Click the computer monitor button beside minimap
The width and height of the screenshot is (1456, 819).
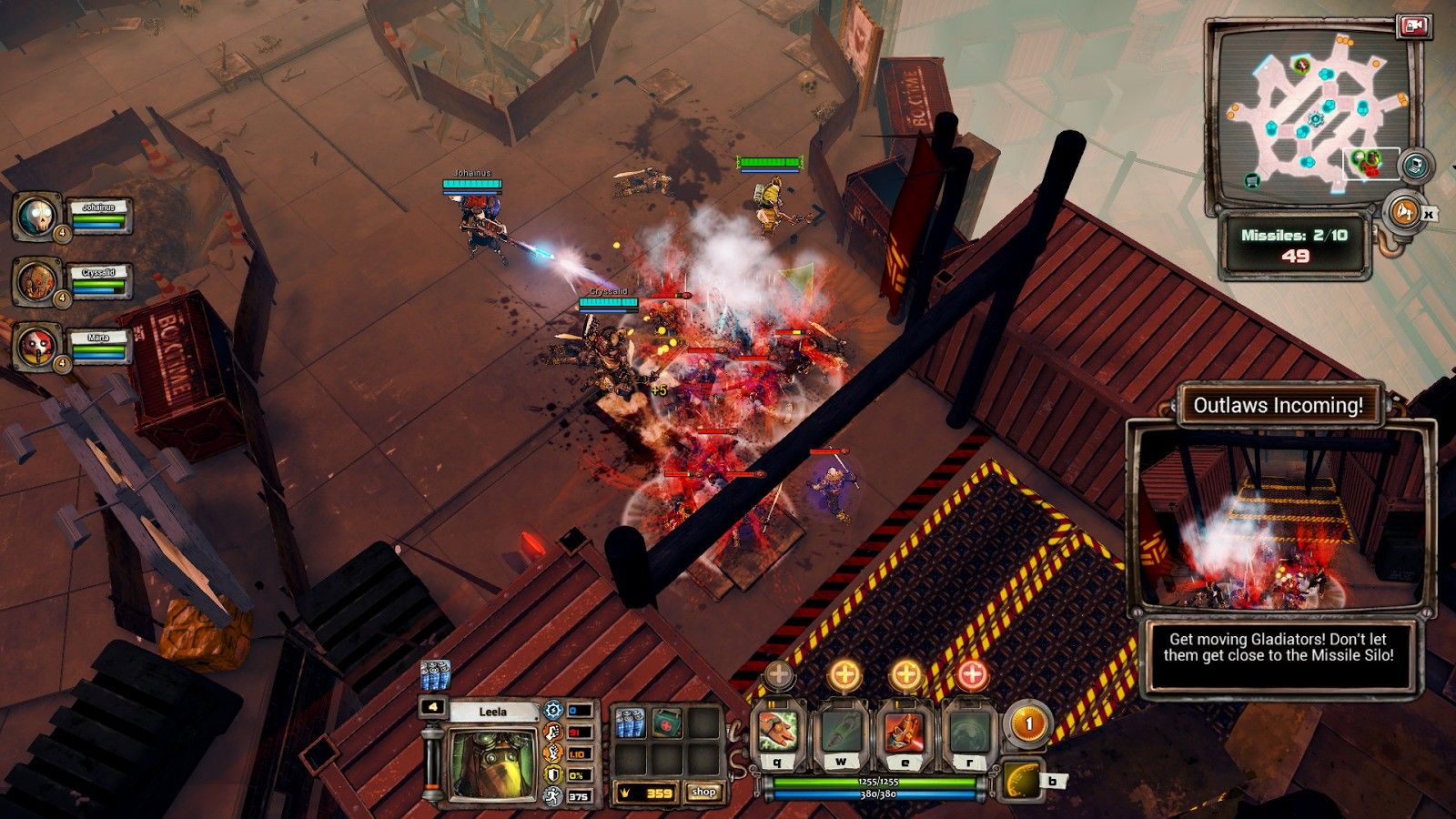(x=1413, y=166)
